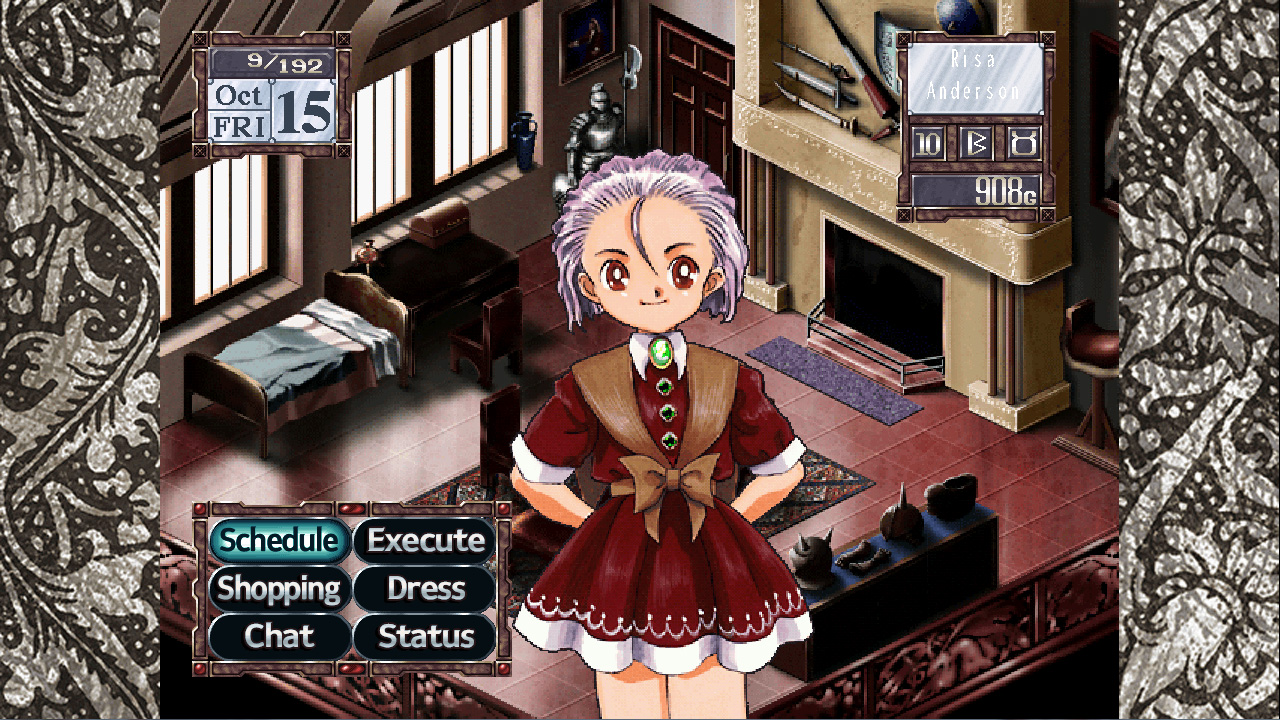Screen dimensions: 1280x720
Task: Click the age "10" indicator icon
Action: (x=927, y=142)
